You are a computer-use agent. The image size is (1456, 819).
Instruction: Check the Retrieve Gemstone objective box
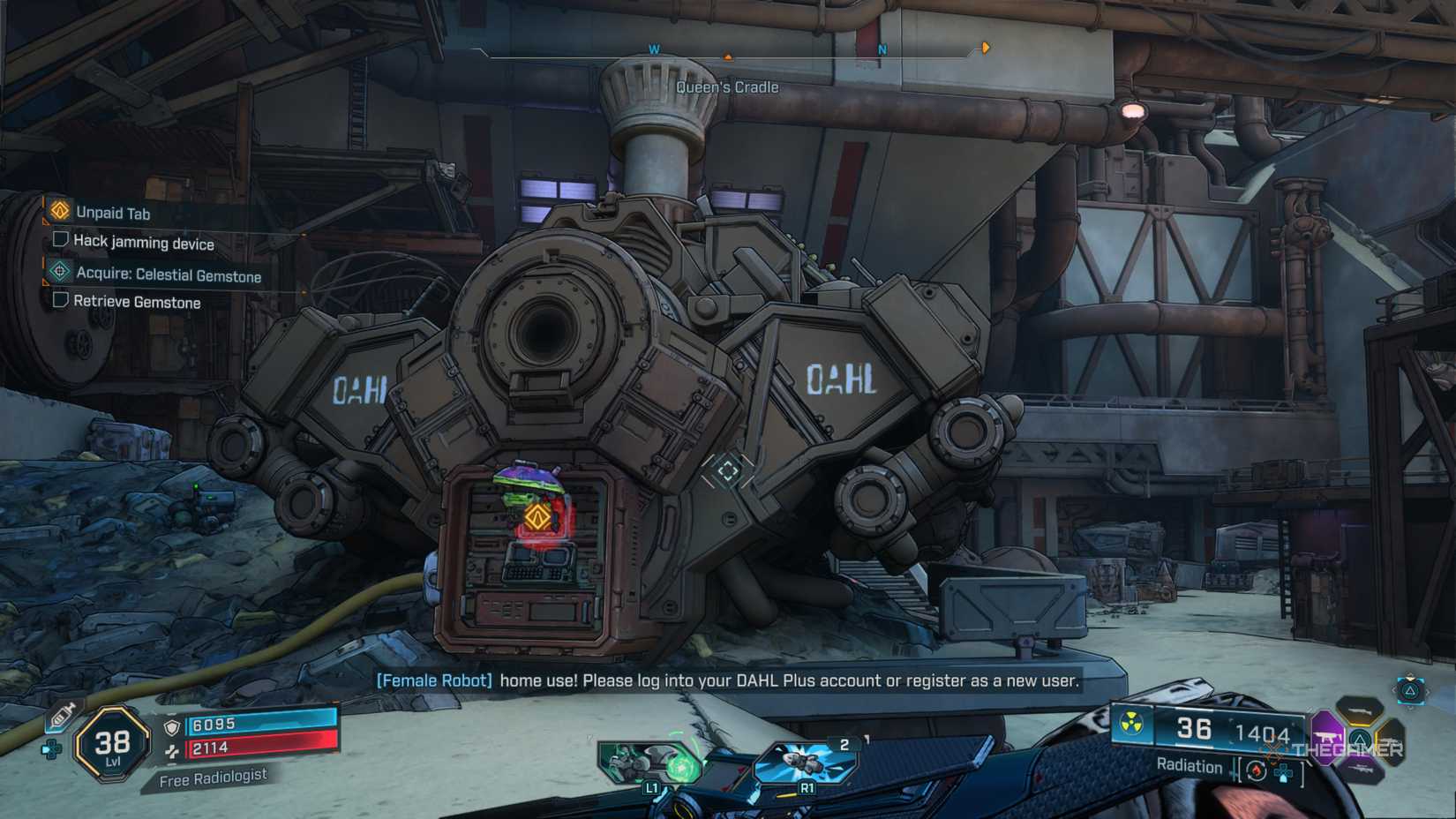click(x=60, y=302)
